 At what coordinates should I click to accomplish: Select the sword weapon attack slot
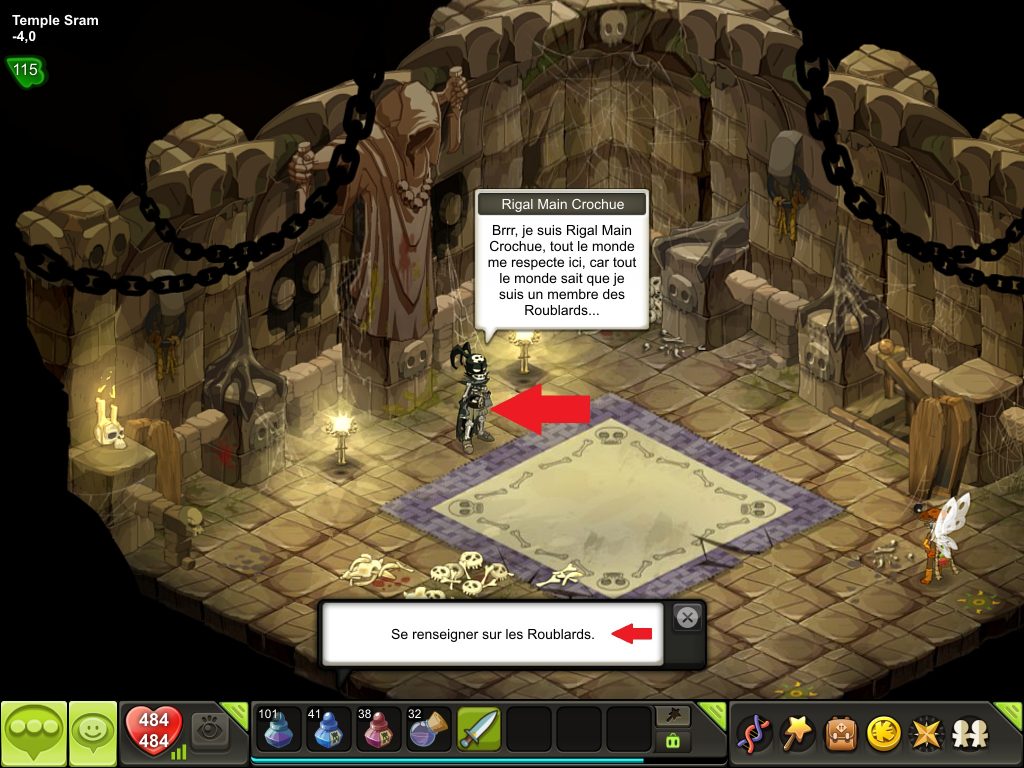coord(479,730)
